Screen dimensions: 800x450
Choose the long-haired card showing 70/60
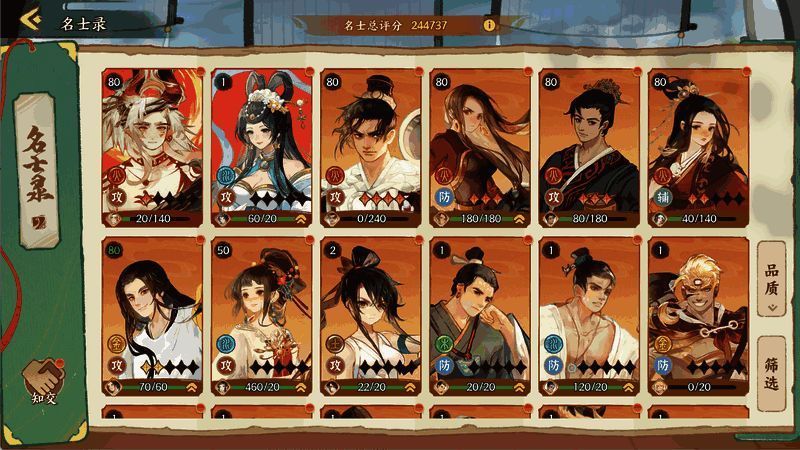coord(152,314)
